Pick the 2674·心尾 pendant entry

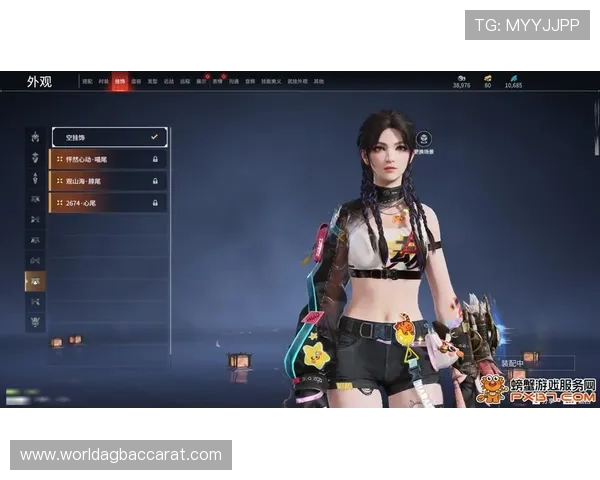pyautogui.click(x=105, y=203)
